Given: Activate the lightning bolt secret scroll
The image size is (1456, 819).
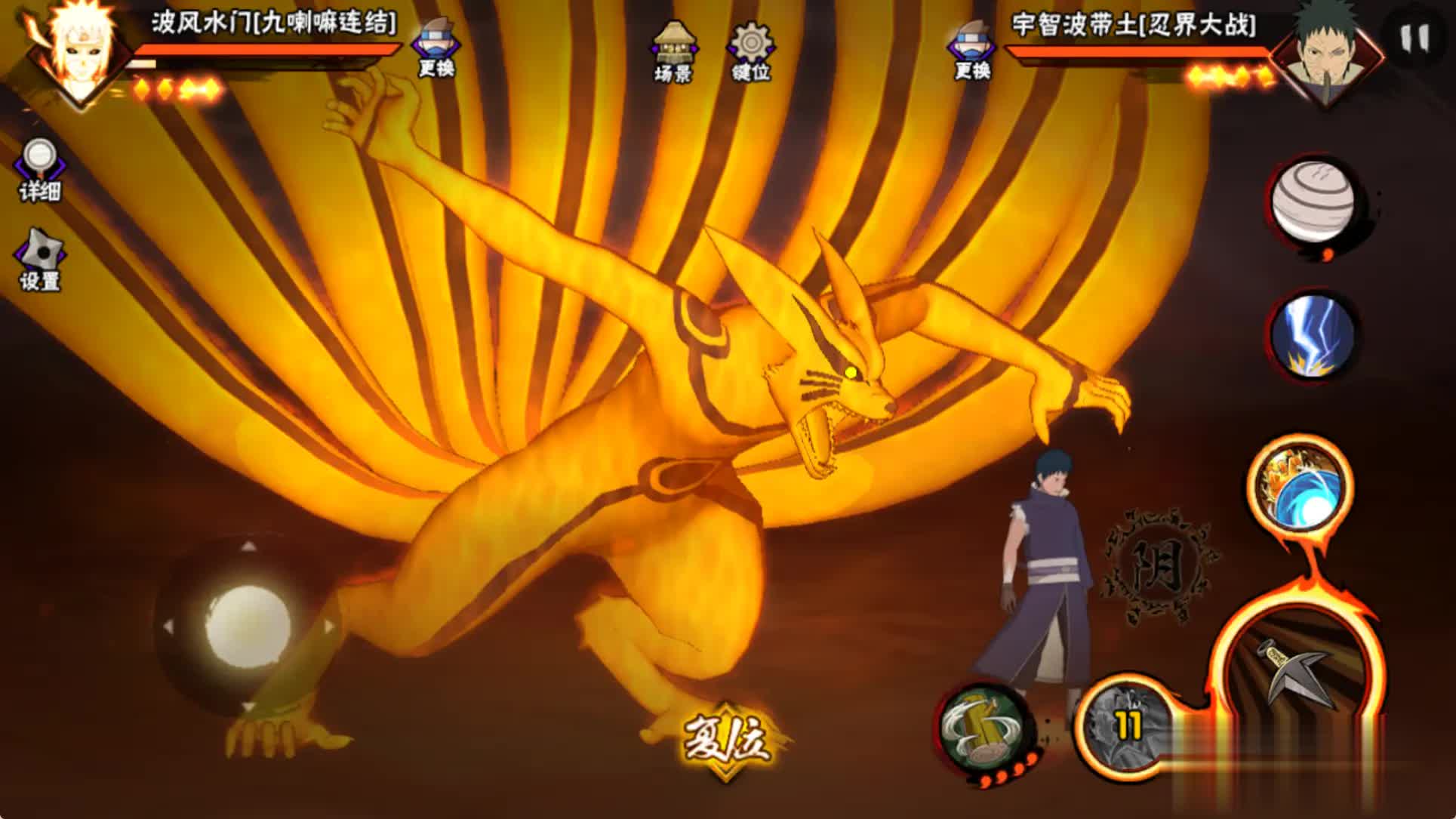Looking at the screenshot, I should (1313, 336).
